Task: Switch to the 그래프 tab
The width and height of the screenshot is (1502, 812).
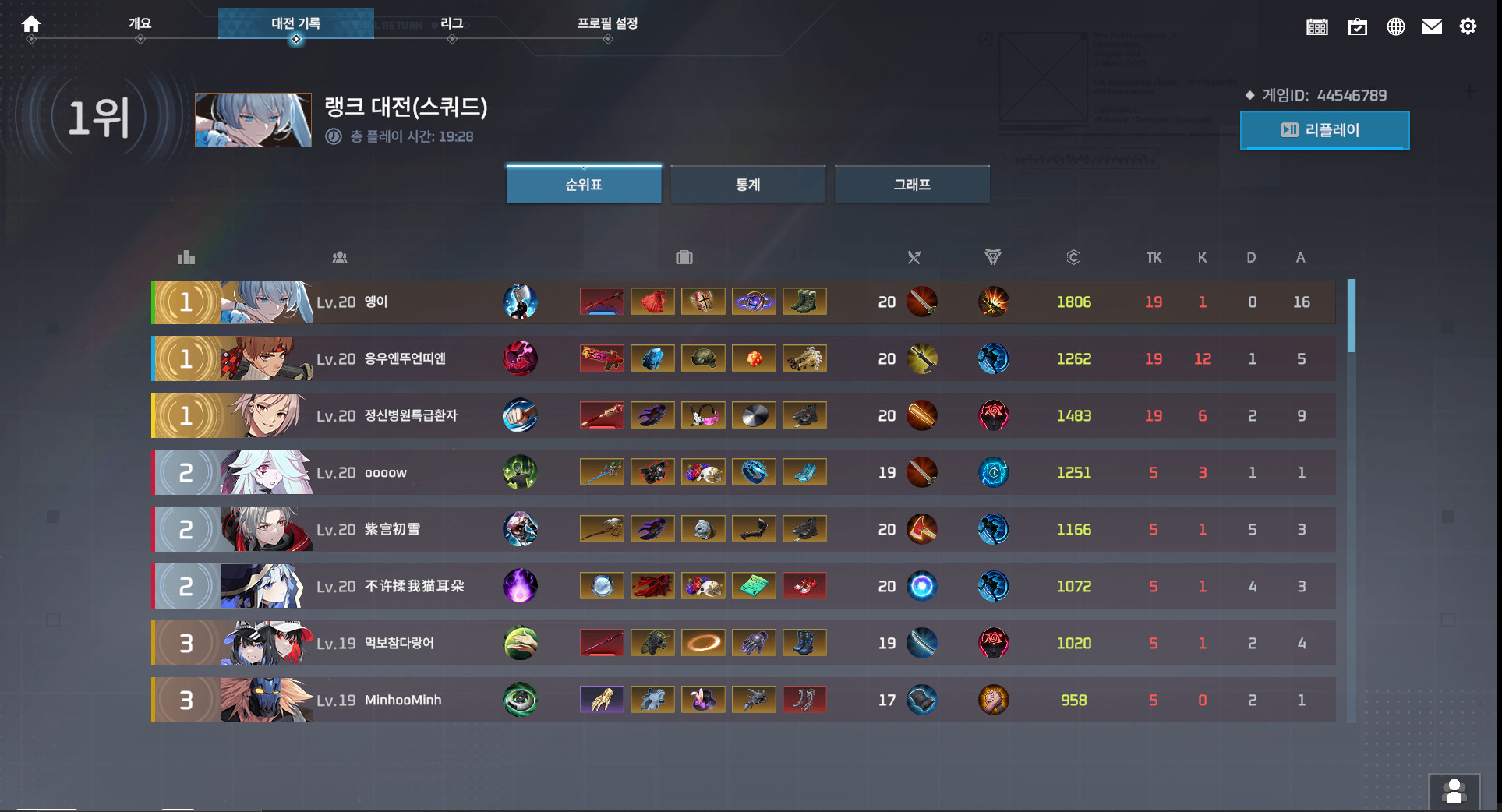Action: [x=912, y=184]
